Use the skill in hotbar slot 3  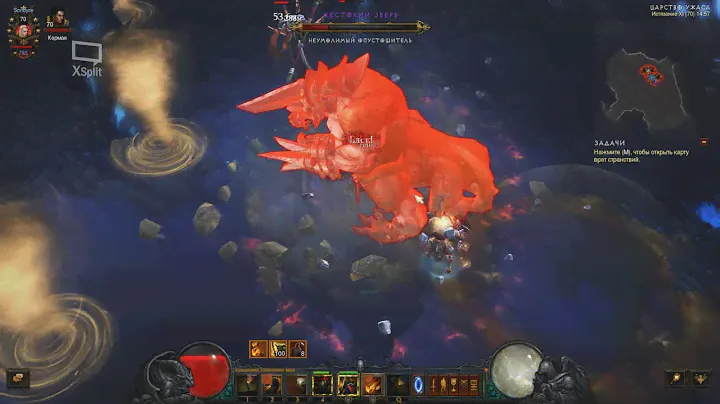click(x=298, y=384)
